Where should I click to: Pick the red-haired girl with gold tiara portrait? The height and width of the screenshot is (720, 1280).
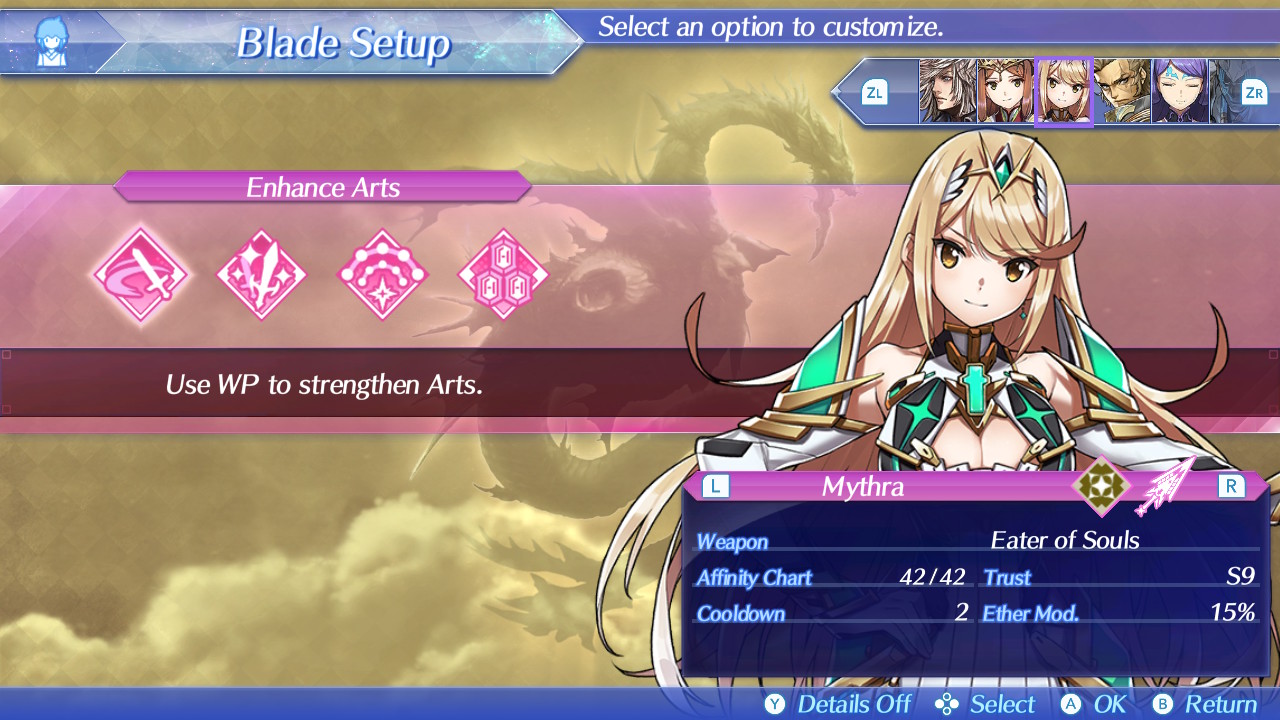[1005, 92]
